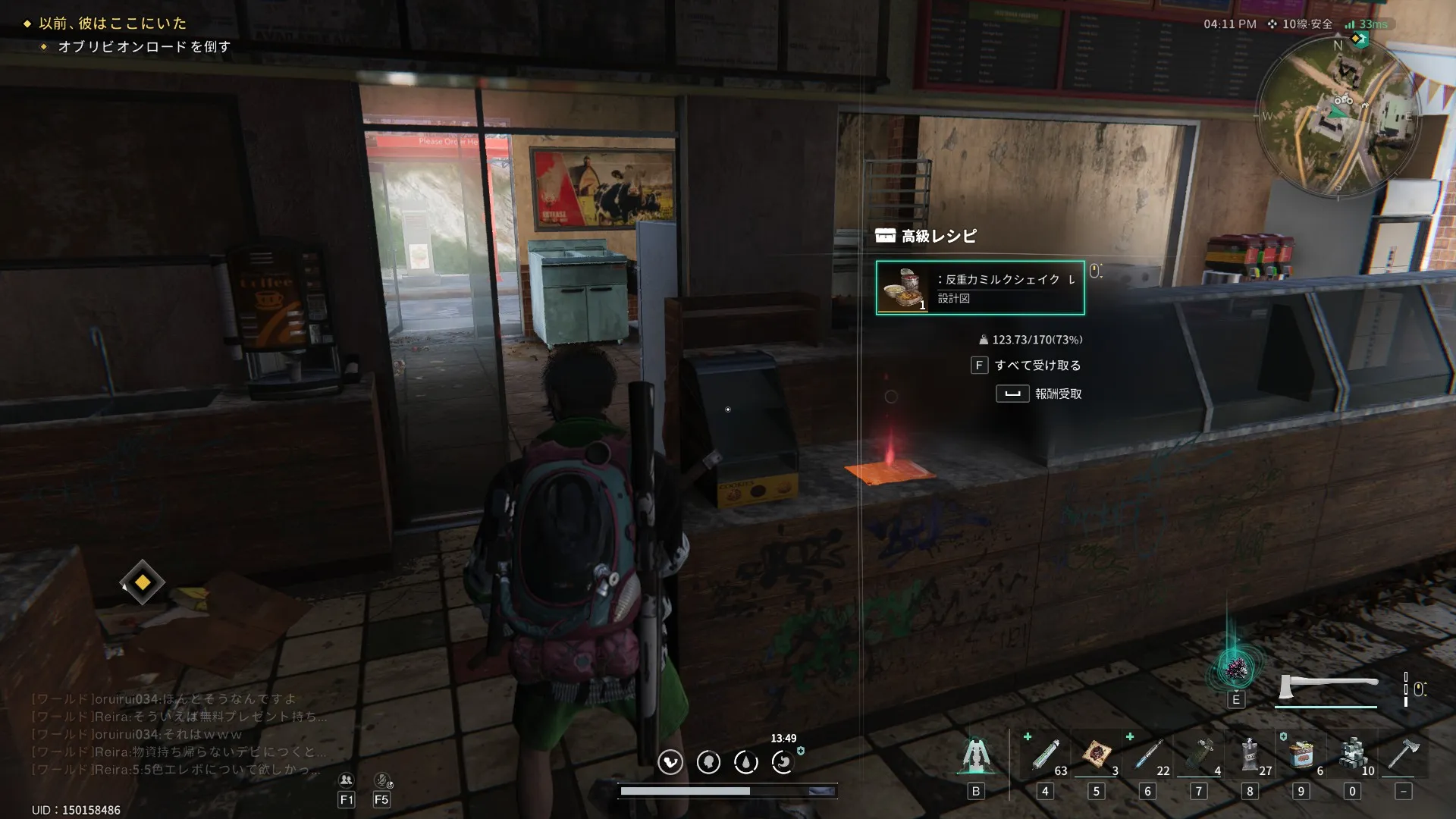The width and height of the screenshot is (1456, 819).
Task: Equip the green grenade hotbar slot
Action: pos(1200,756)
